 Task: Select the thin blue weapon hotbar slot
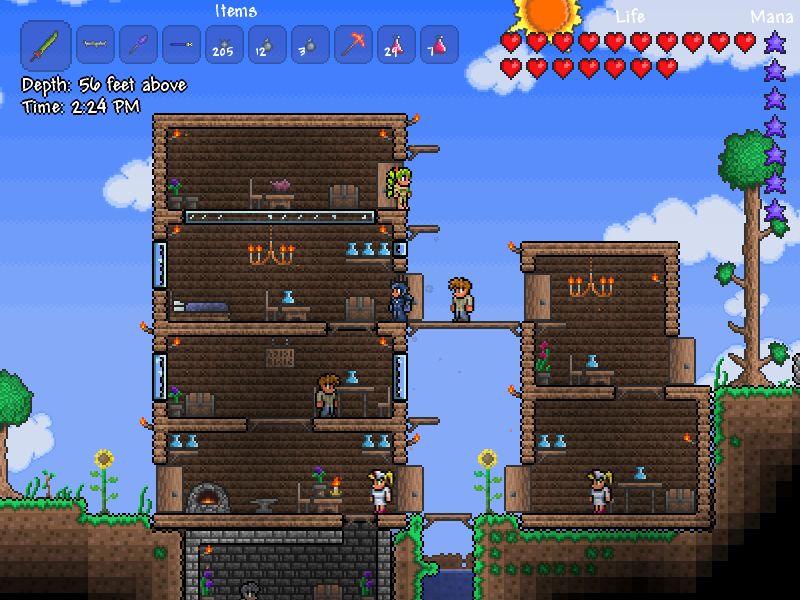pyautogui.click(x=181, y=45)
